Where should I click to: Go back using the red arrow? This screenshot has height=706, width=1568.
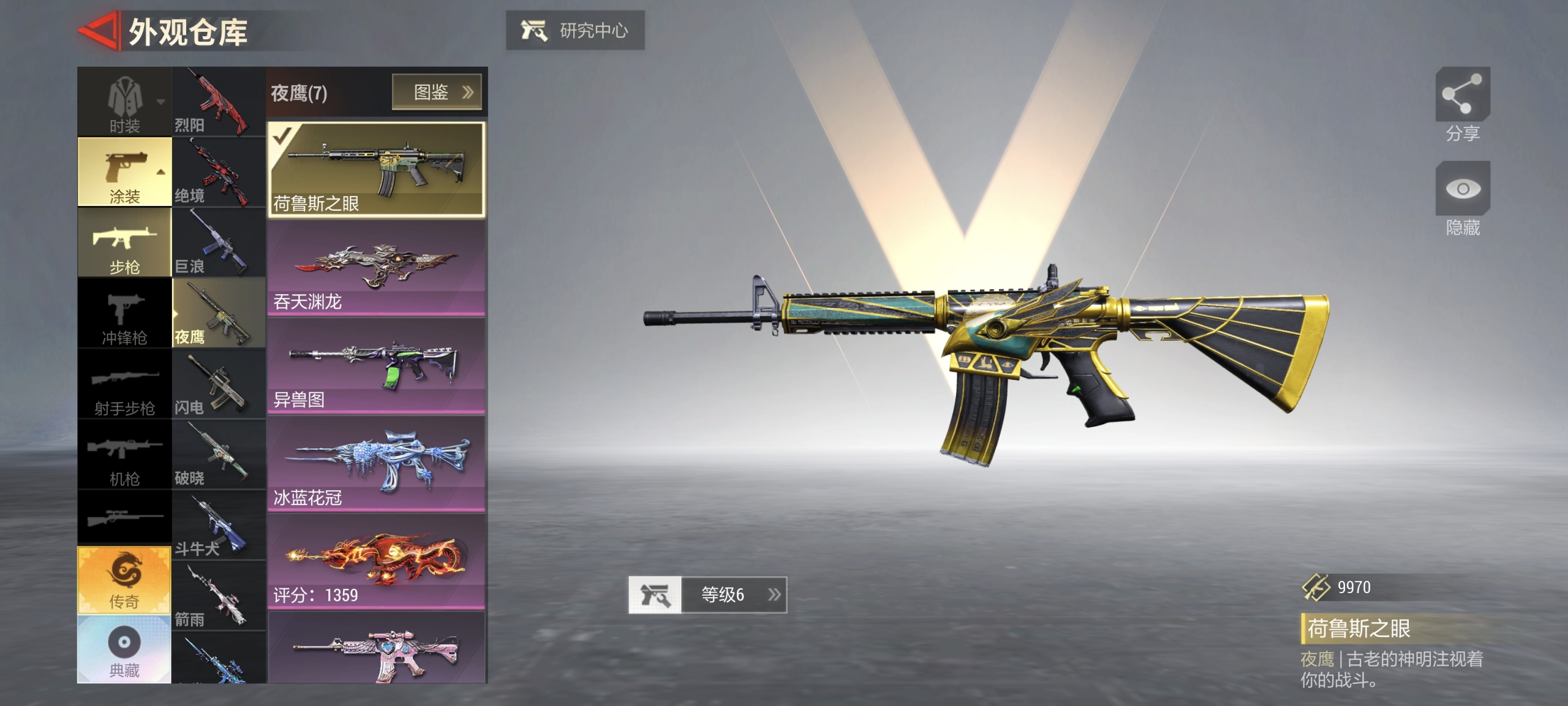98,31
